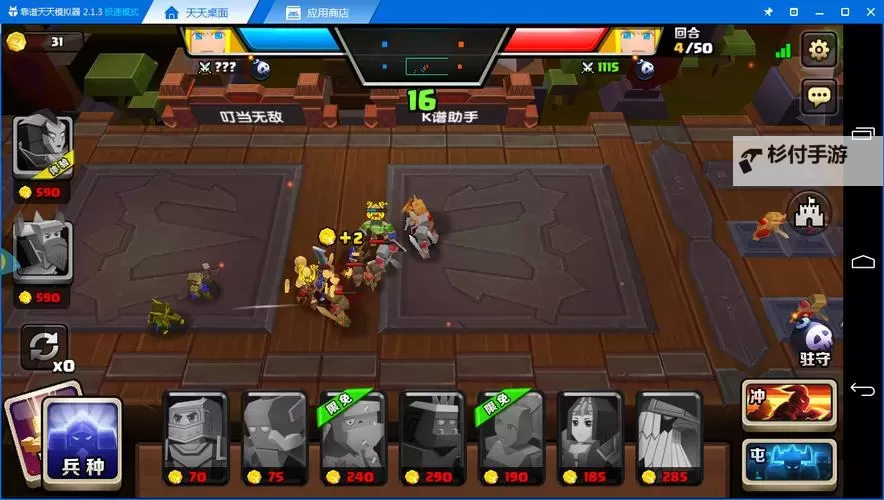Open the chat speech bubble
The width and height of the screenshot is (884, 500).
tap(819, 97)
